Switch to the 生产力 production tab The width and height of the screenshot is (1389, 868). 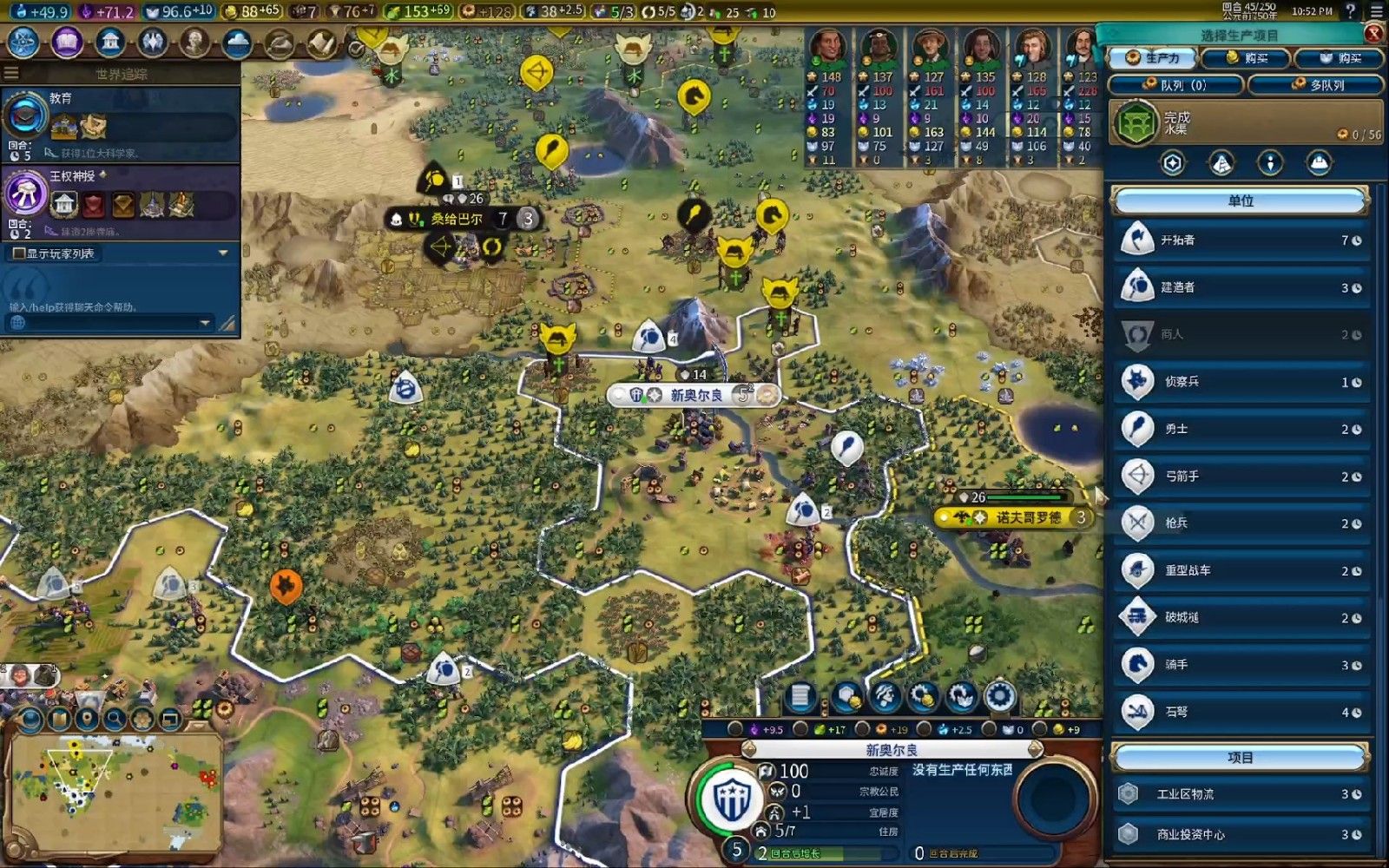[x=1153, y=58]
